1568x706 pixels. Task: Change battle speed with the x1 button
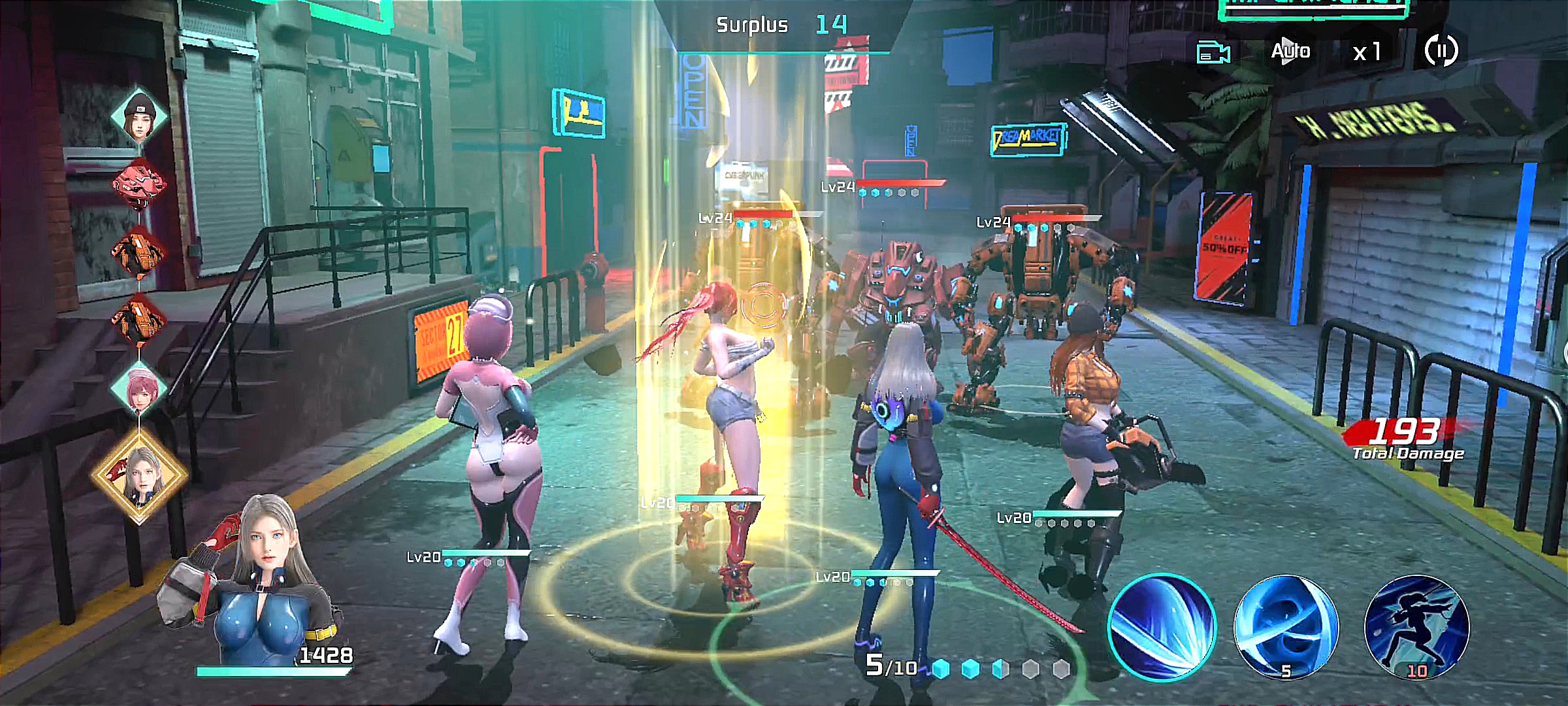(x=1367, y=52)
